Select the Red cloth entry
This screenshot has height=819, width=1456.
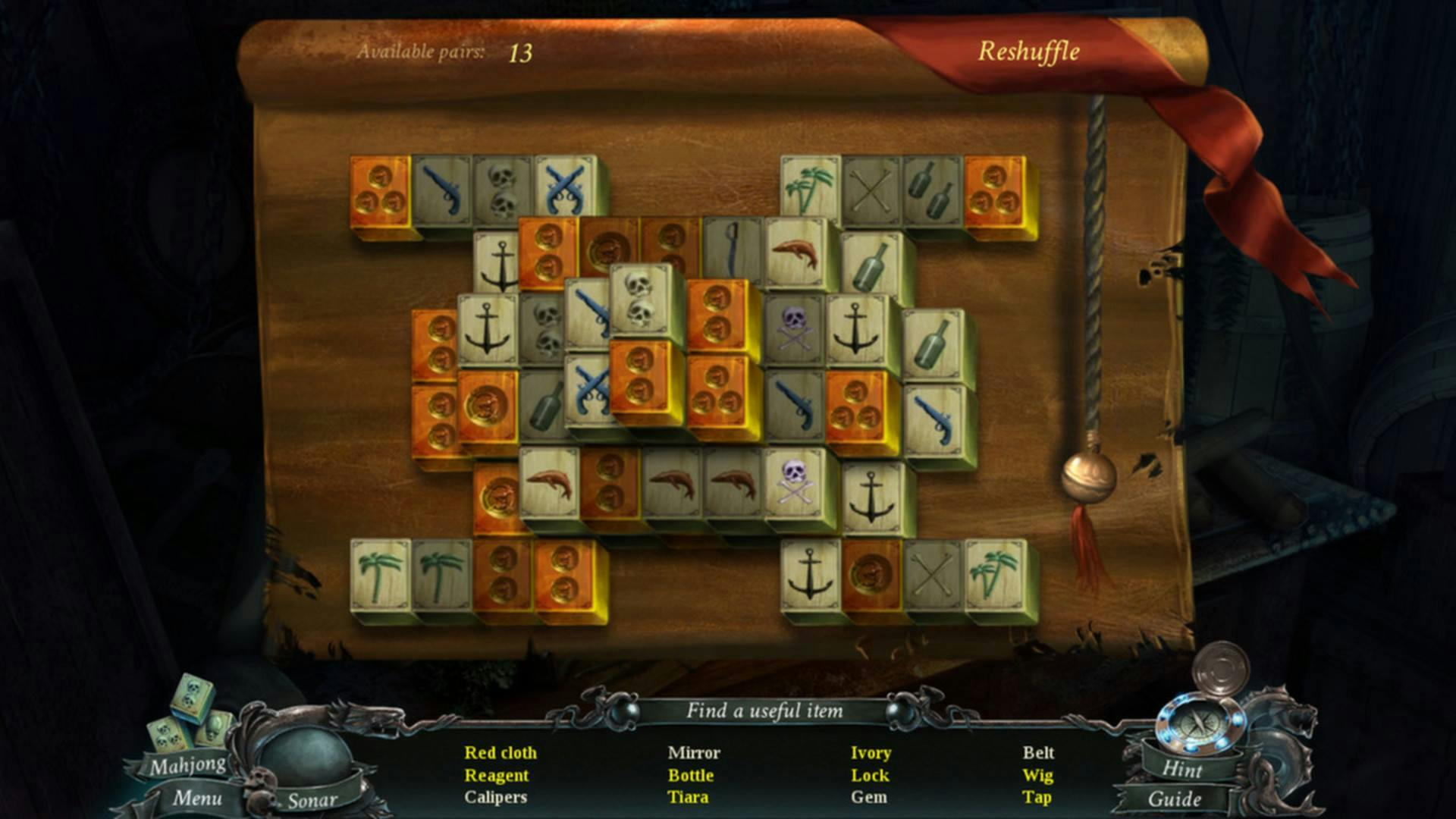pos(500,753)
